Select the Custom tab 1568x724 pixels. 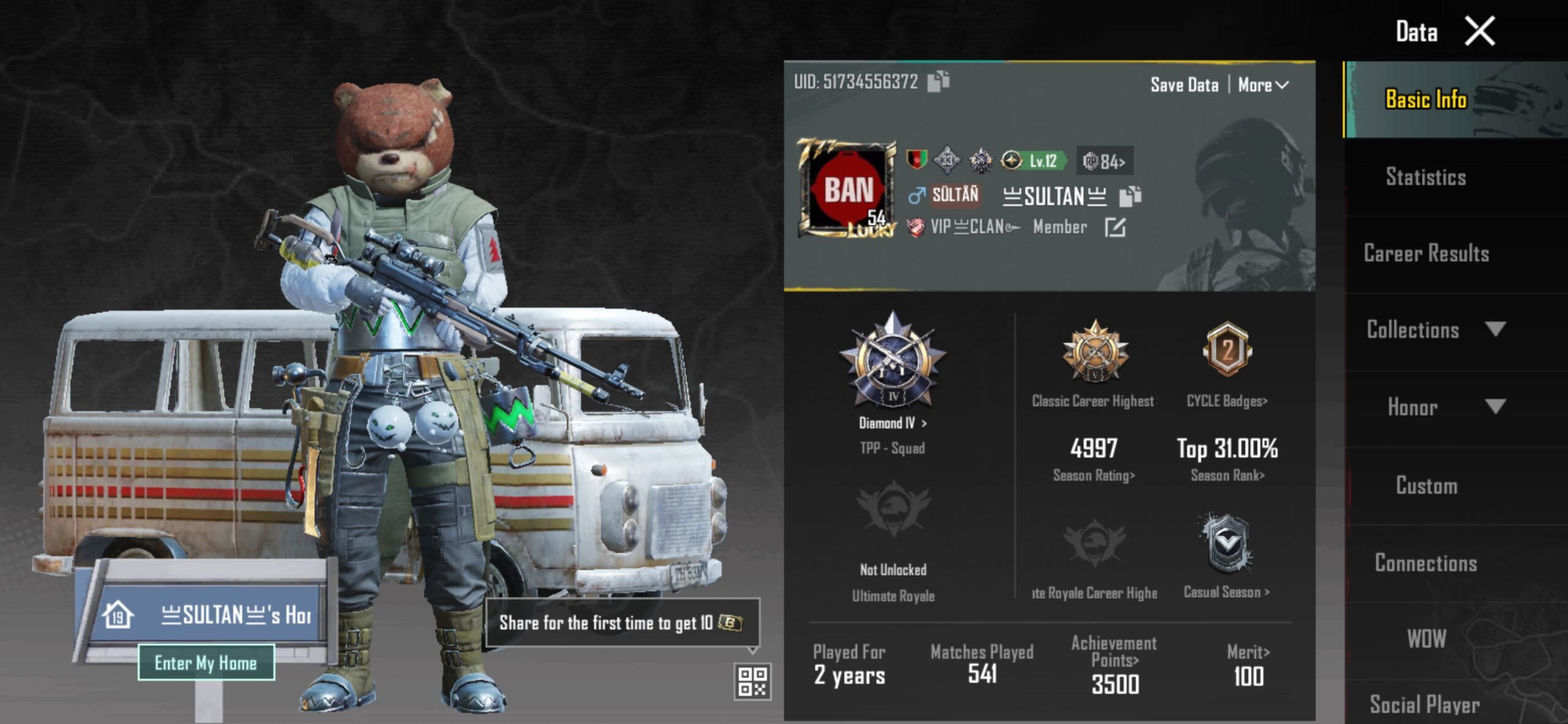click(x=1426, y=486)
